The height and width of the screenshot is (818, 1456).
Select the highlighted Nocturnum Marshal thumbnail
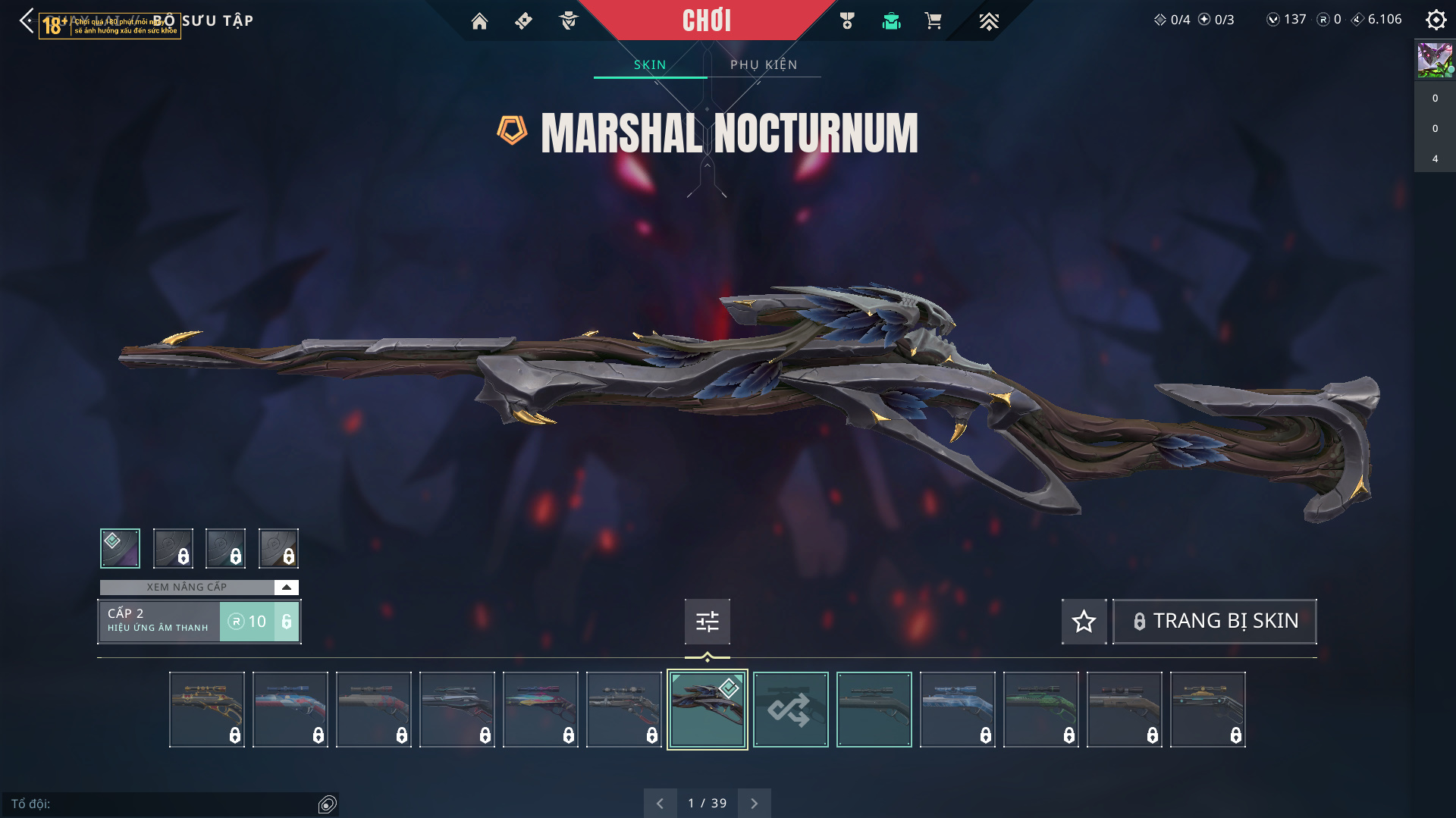point(707,710)
